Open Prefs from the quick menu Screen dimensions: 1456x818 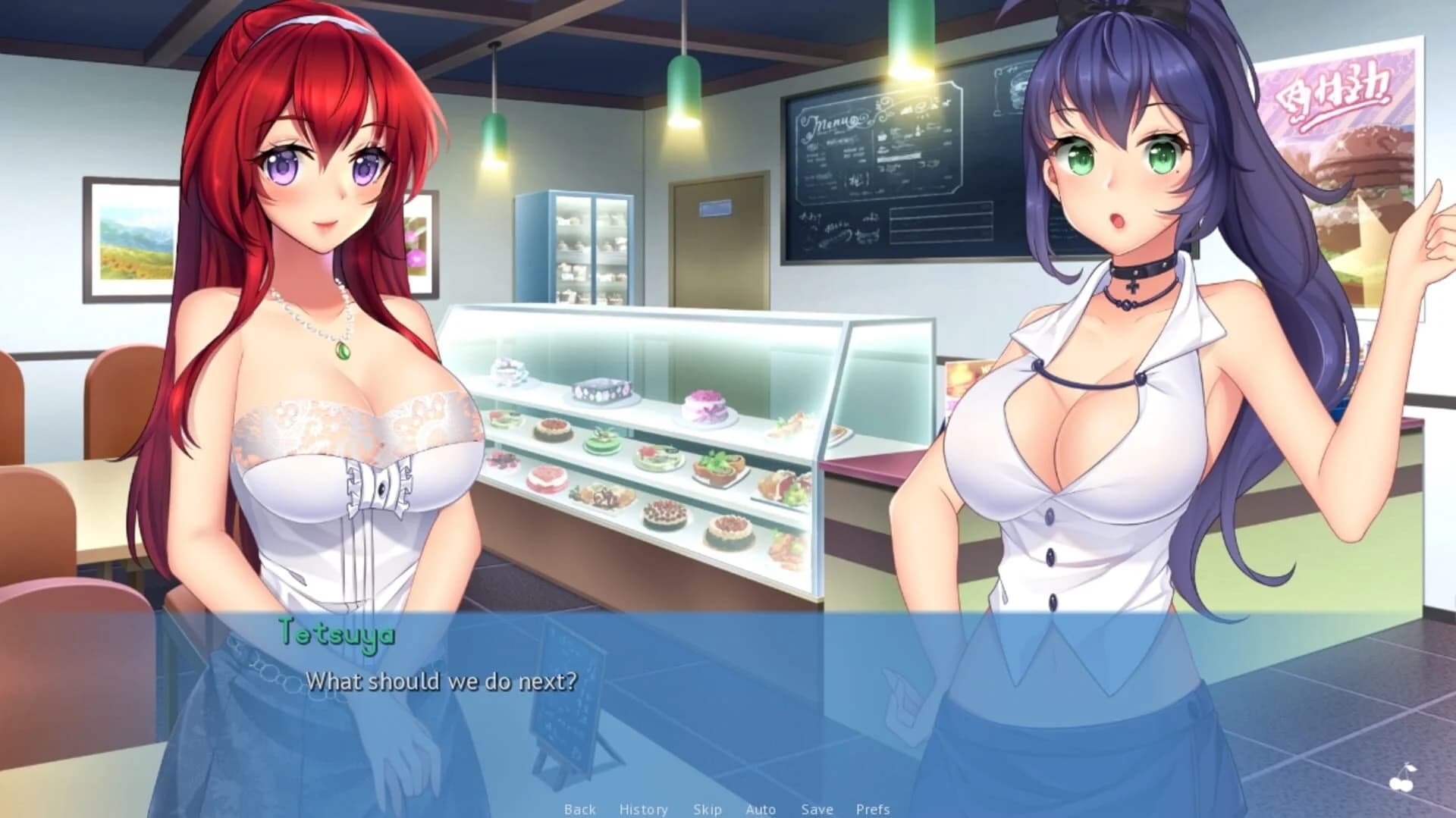point(873,809)
